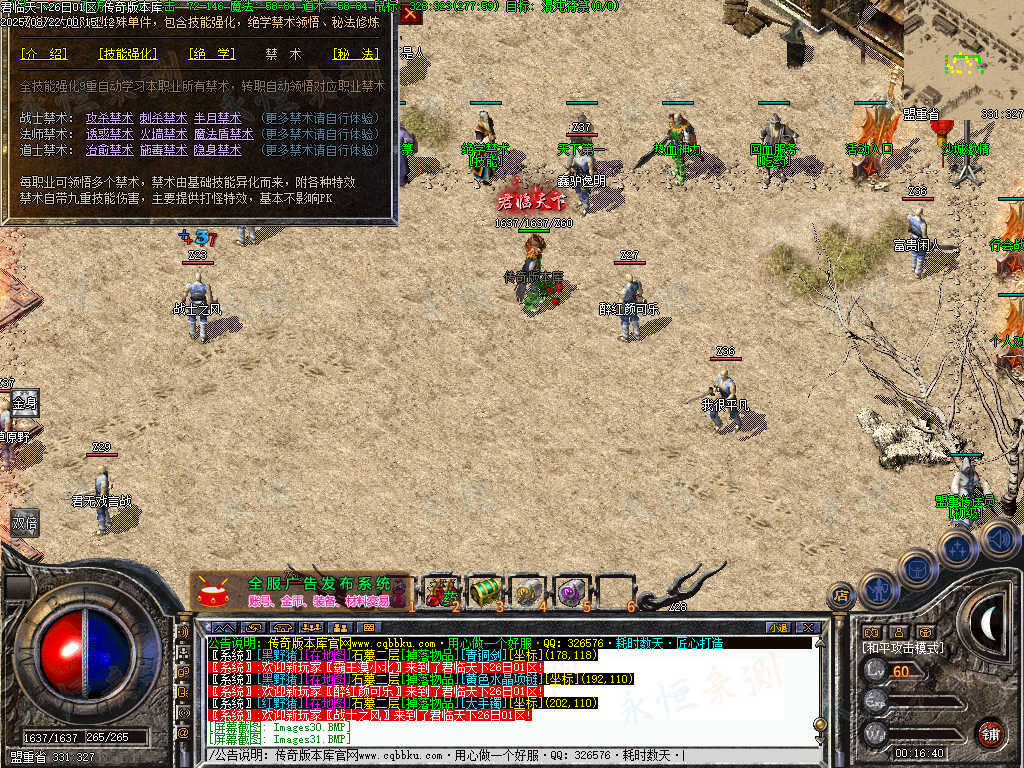Image resolution: width=1024 pixels, height=768 pixels.
Task: Select the 治愈禁术 link
Action: click(109, 150)
